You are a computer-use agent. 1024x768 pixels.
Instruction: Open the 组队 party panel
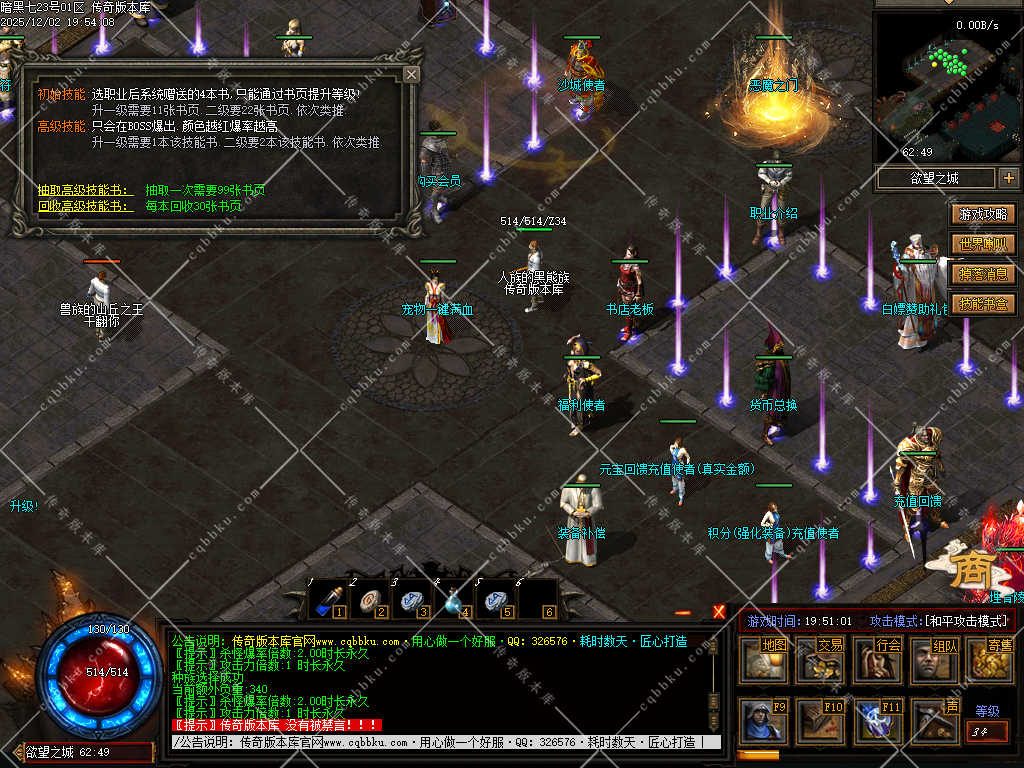pyautogui.click(x=937, y=661)
